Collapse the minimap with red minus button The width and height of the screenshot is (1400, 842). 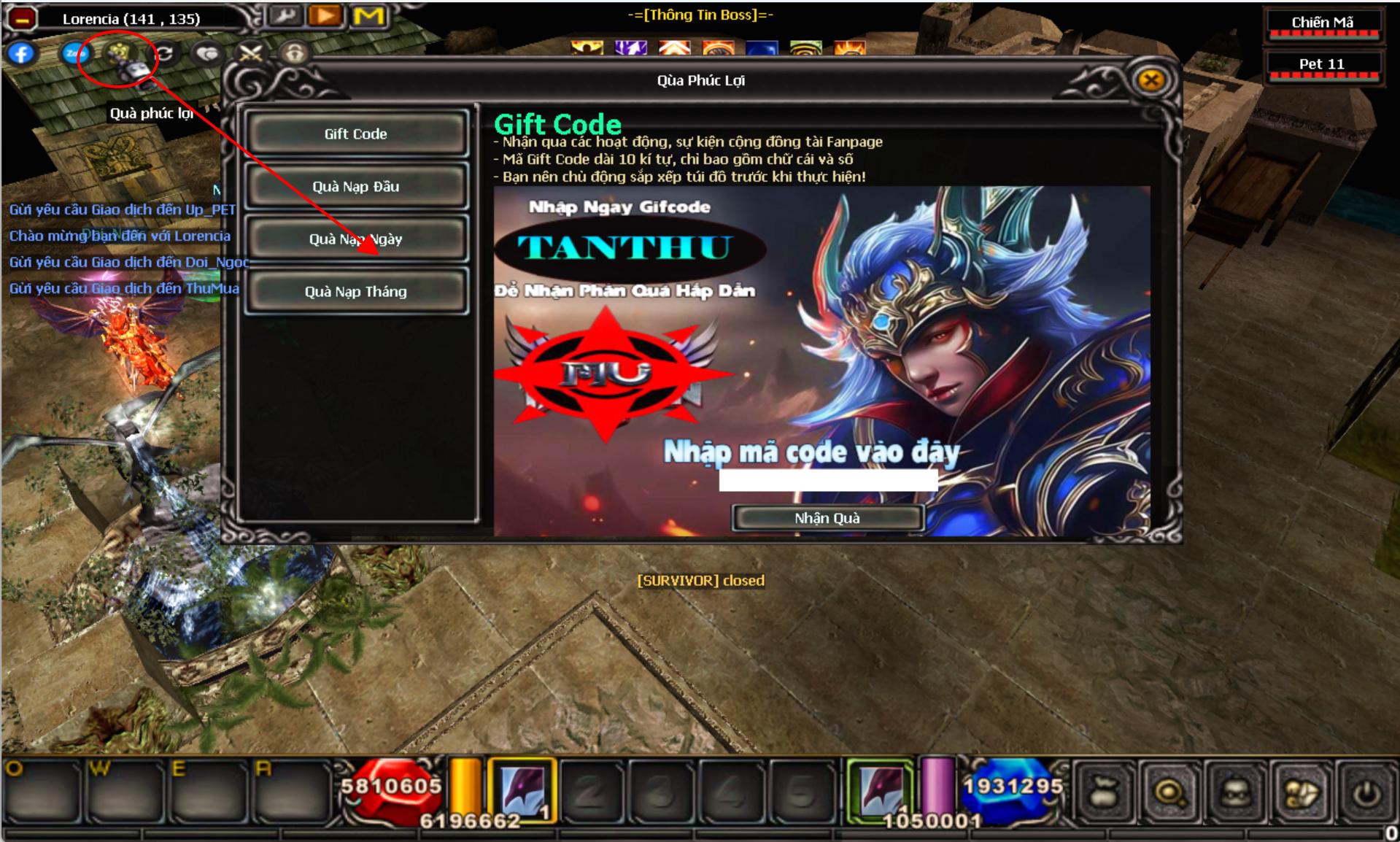coord(22,18)
